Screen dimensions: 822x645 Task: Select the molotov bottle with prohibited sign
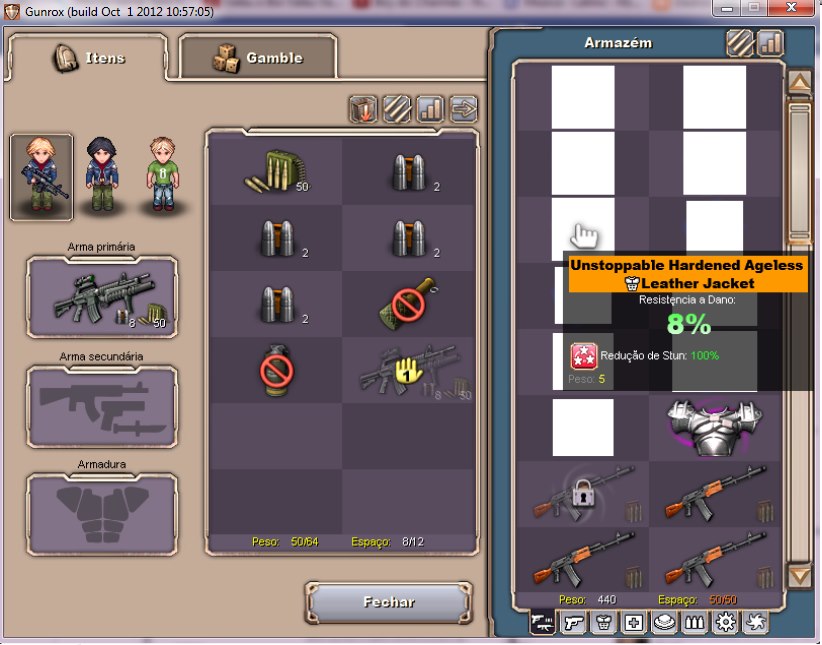pyautogui.click(x=408, y=303)
